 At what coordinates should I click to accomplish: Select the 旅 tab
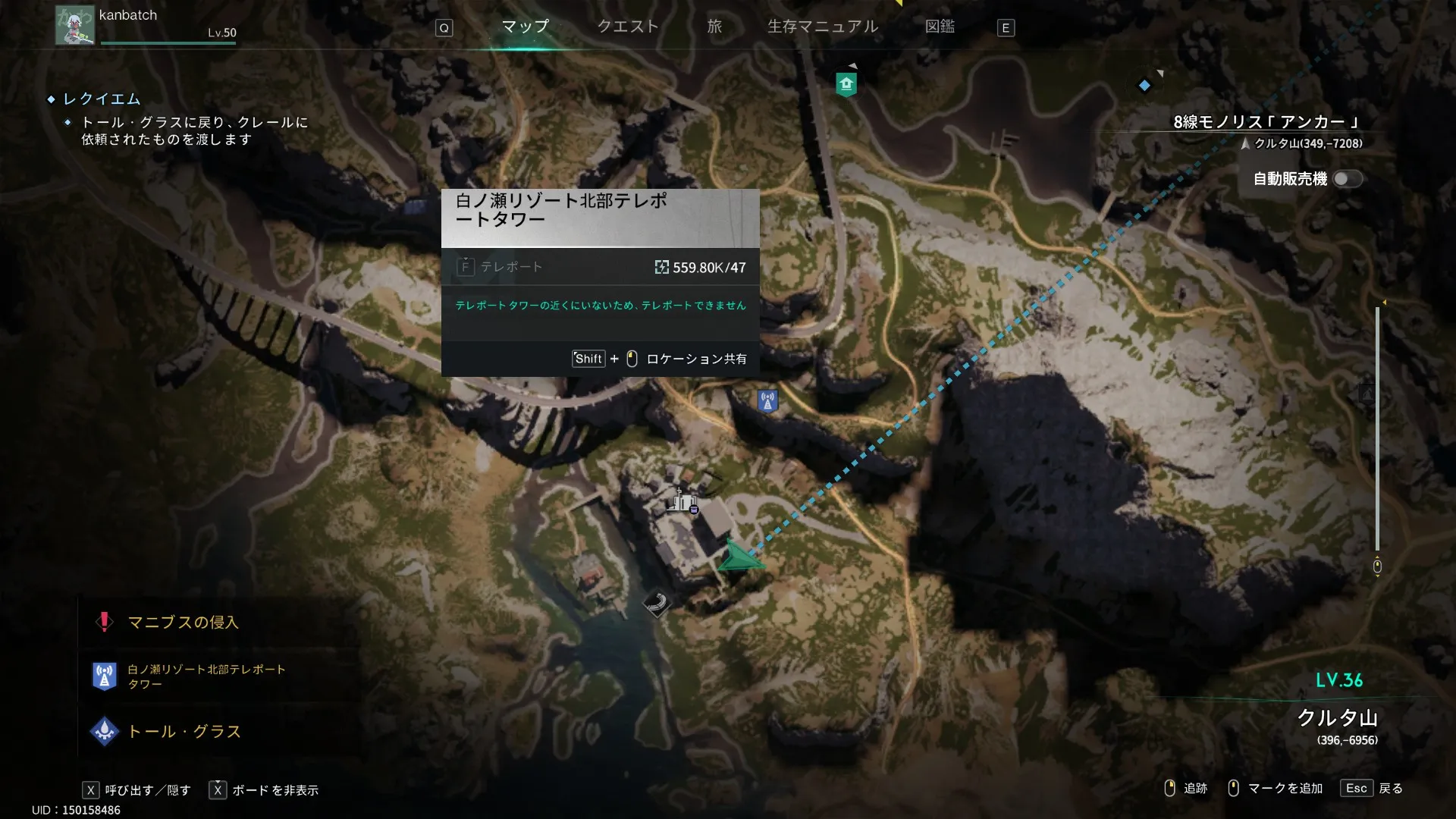point(714,27)
